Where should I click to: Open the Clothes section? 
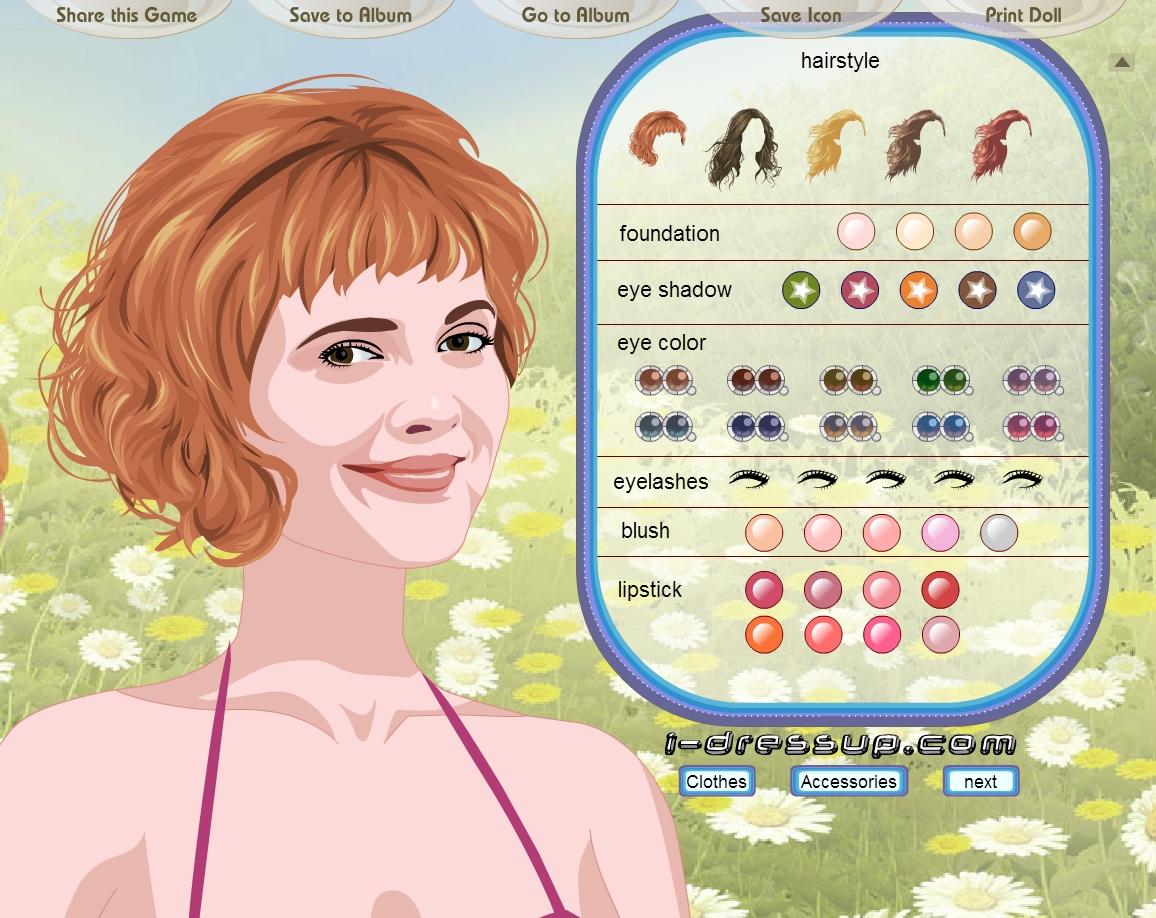[716, 781]
